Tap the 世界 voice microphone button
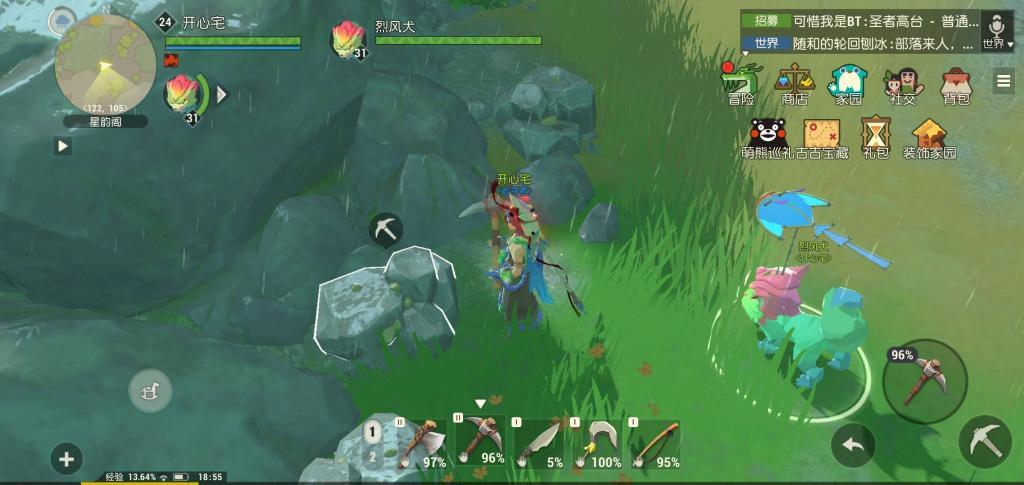1024x485 pixels. [996, 30]
